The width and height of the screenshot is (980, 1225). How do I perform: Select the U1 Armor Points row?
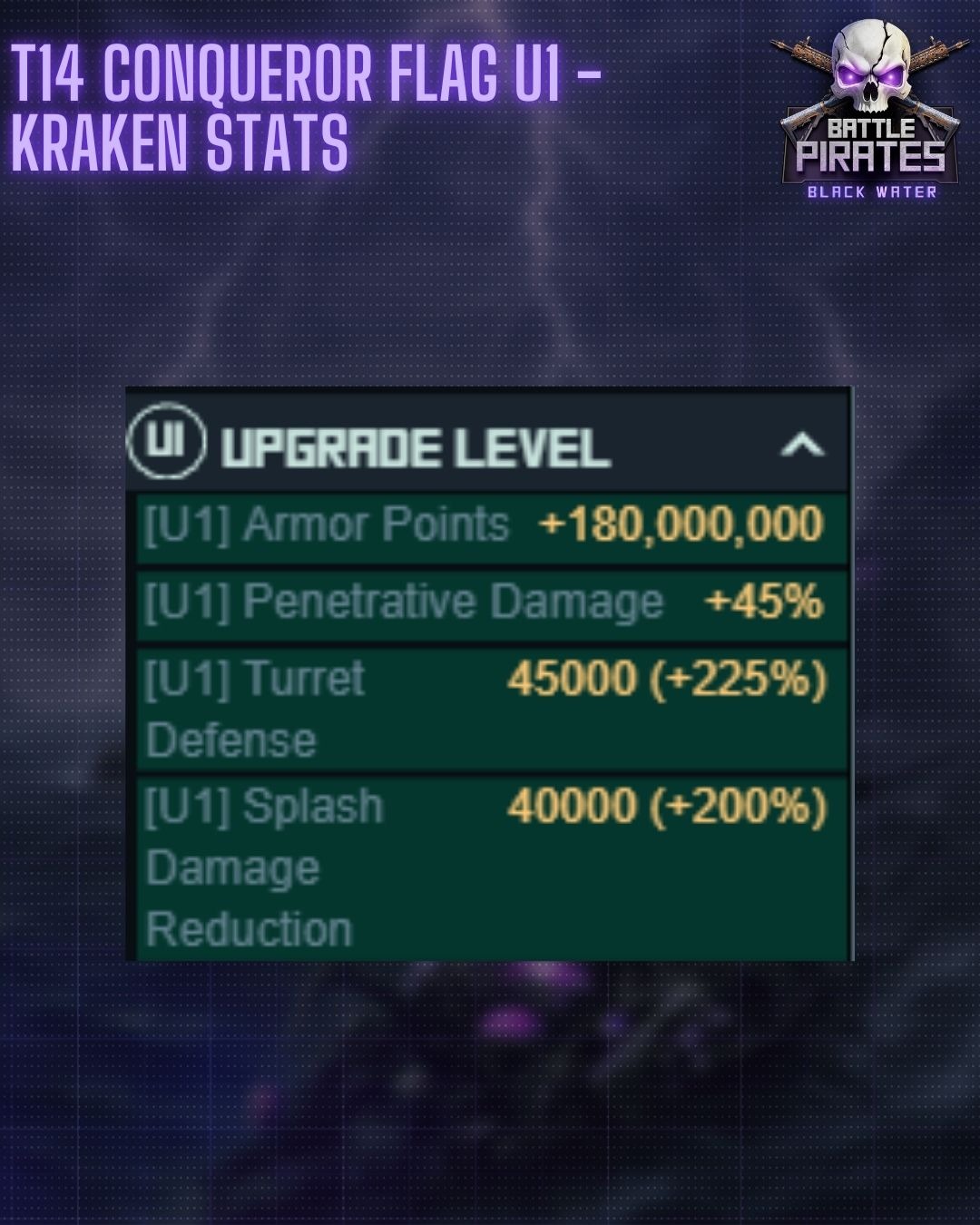(x=491, y=526)
